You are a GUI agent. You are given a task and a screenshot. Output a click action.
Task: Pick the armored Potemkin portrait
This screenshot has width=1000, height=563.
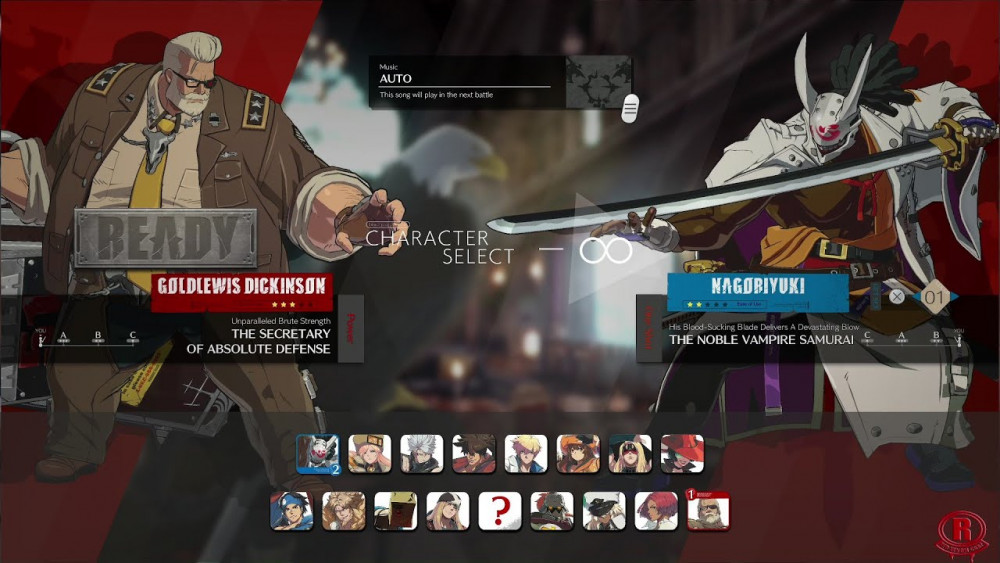552,510
